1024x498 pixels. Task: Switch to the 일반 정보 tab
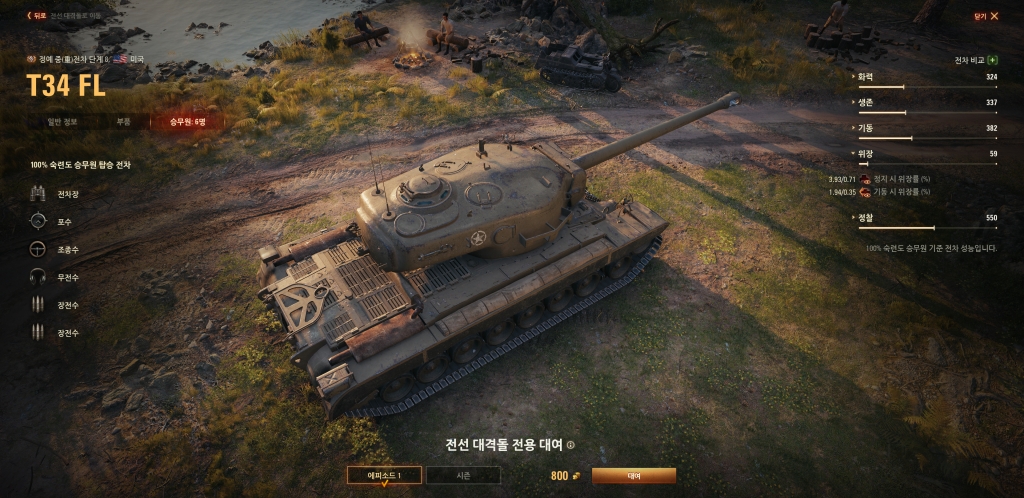[62, 122]
